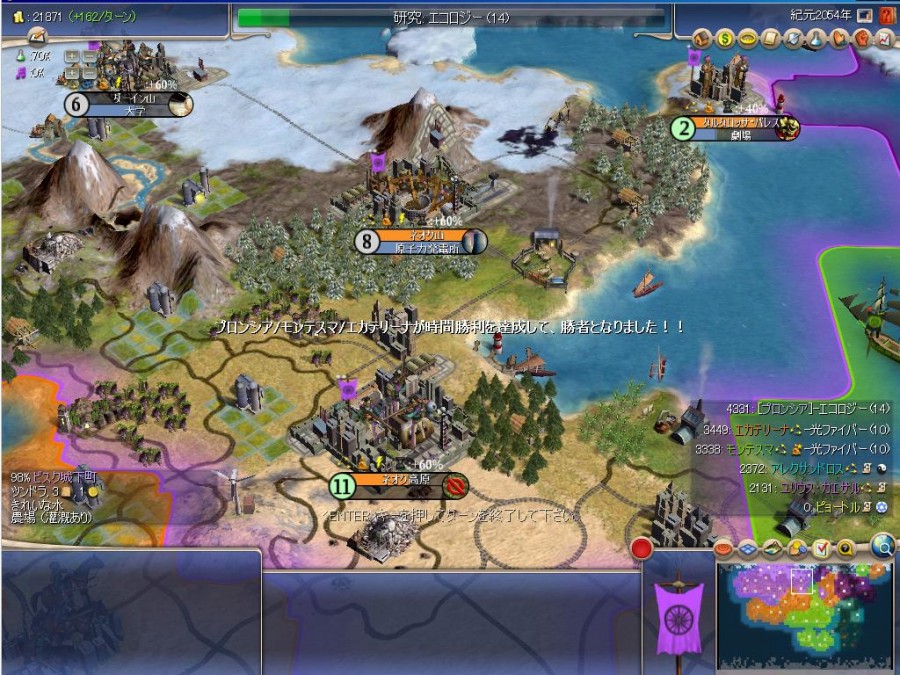Image resolution: width=900 pixels, height=675 pixels.
Task: Open the Religion Advisor praying hands icon
Action: (x=836, y=39)
